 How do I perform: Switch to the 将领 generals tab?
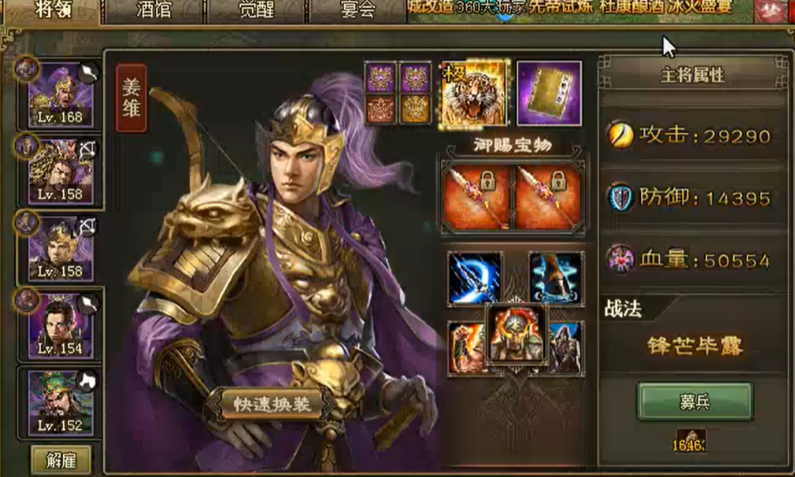click(52, 10)
